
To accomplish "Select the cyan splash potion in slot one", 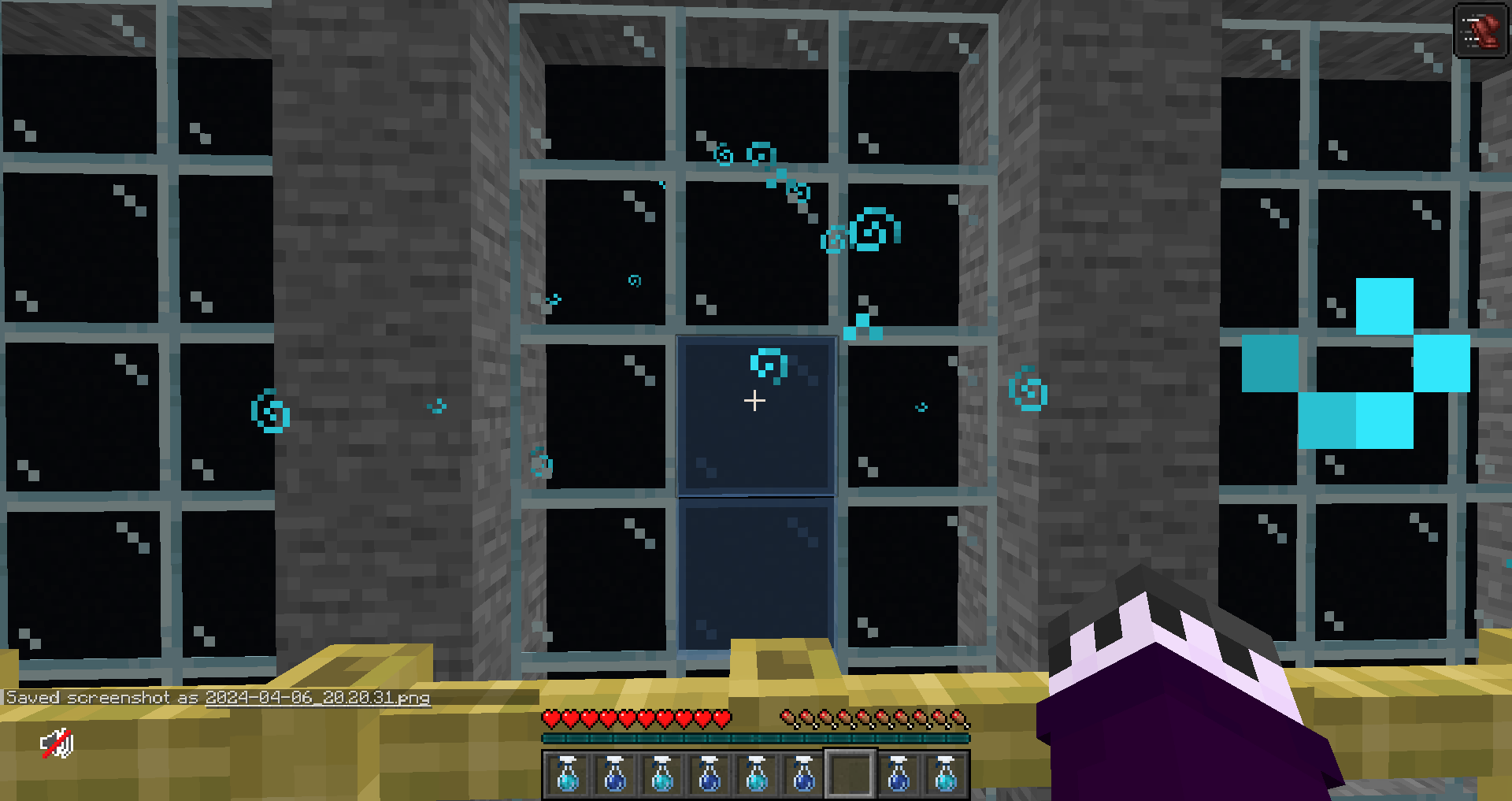I will point(568,776).
